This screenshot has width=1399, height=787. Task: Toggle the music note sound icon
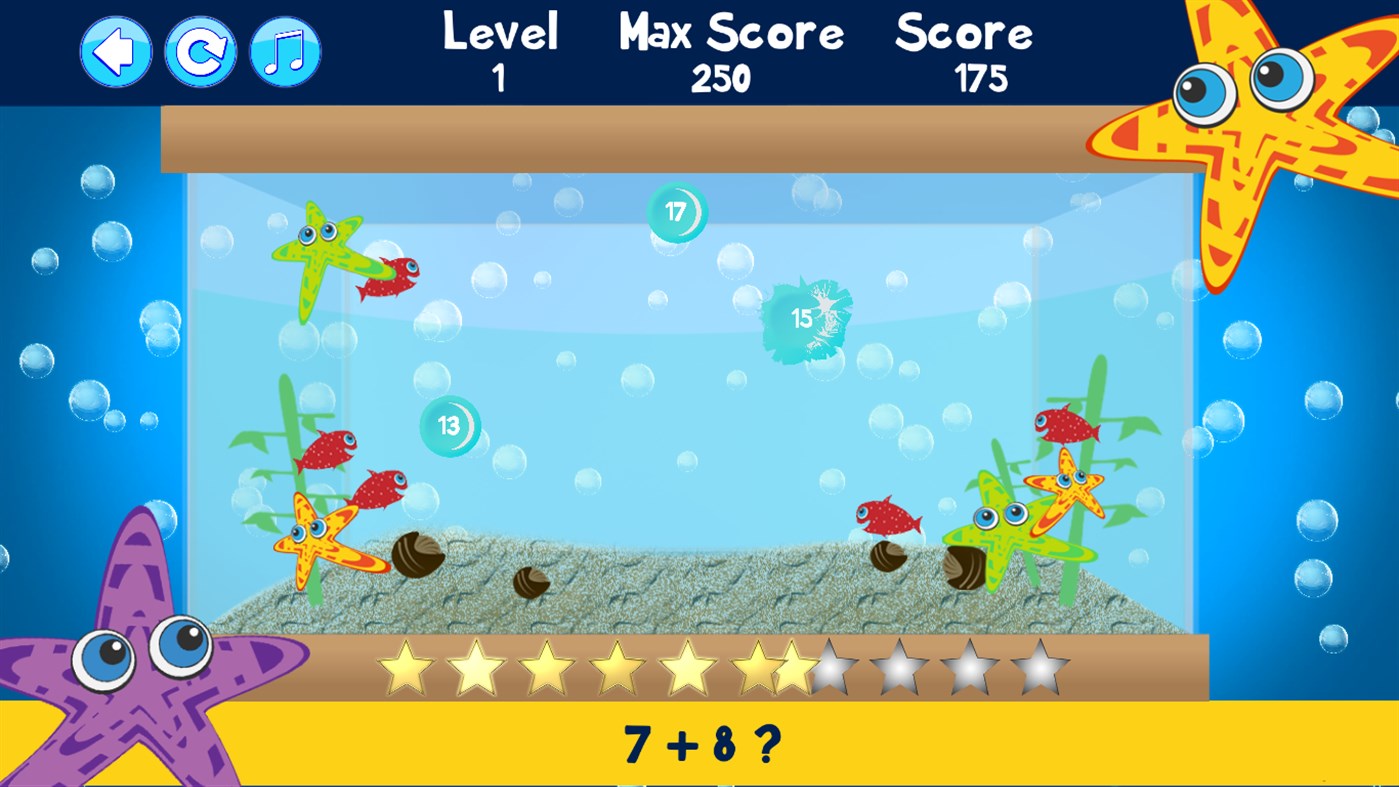tap(283, 51)
